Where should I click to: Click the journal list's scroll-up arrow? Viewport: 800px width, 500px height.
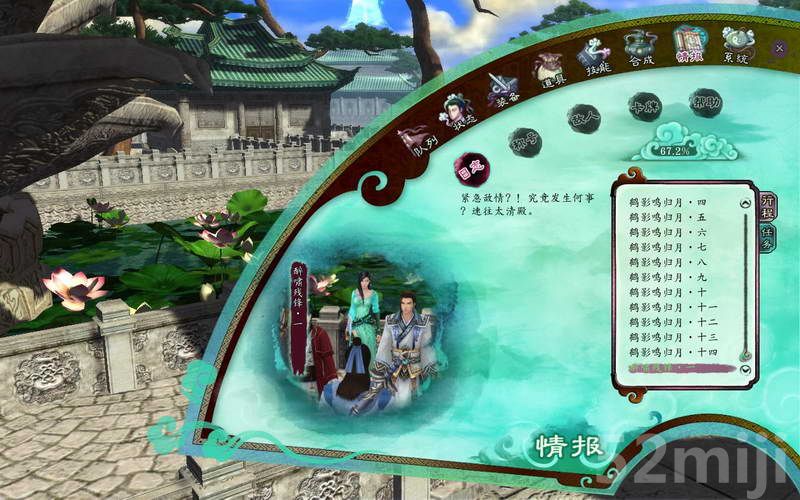(745, 203)
